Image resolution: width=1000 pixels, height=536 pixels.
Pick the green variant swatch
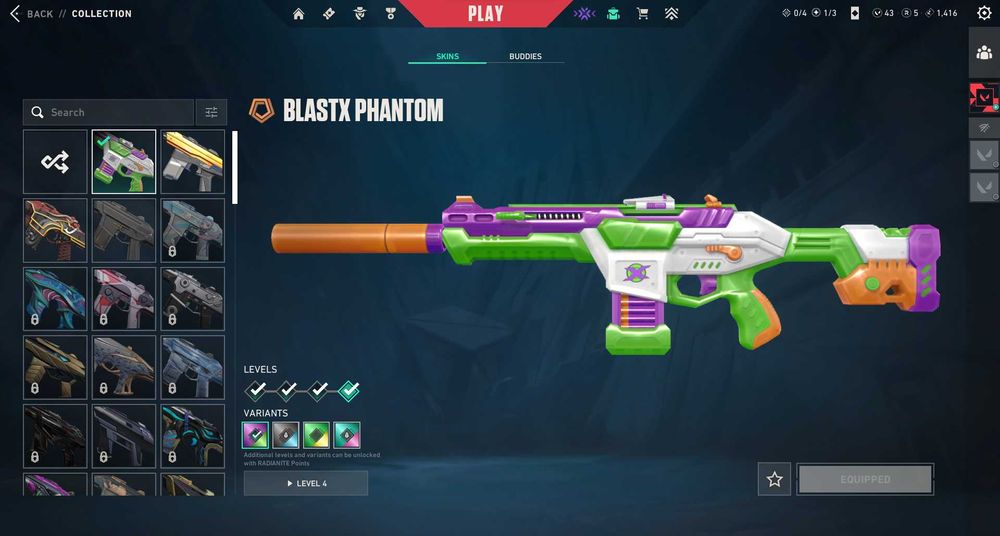(317, 435)
